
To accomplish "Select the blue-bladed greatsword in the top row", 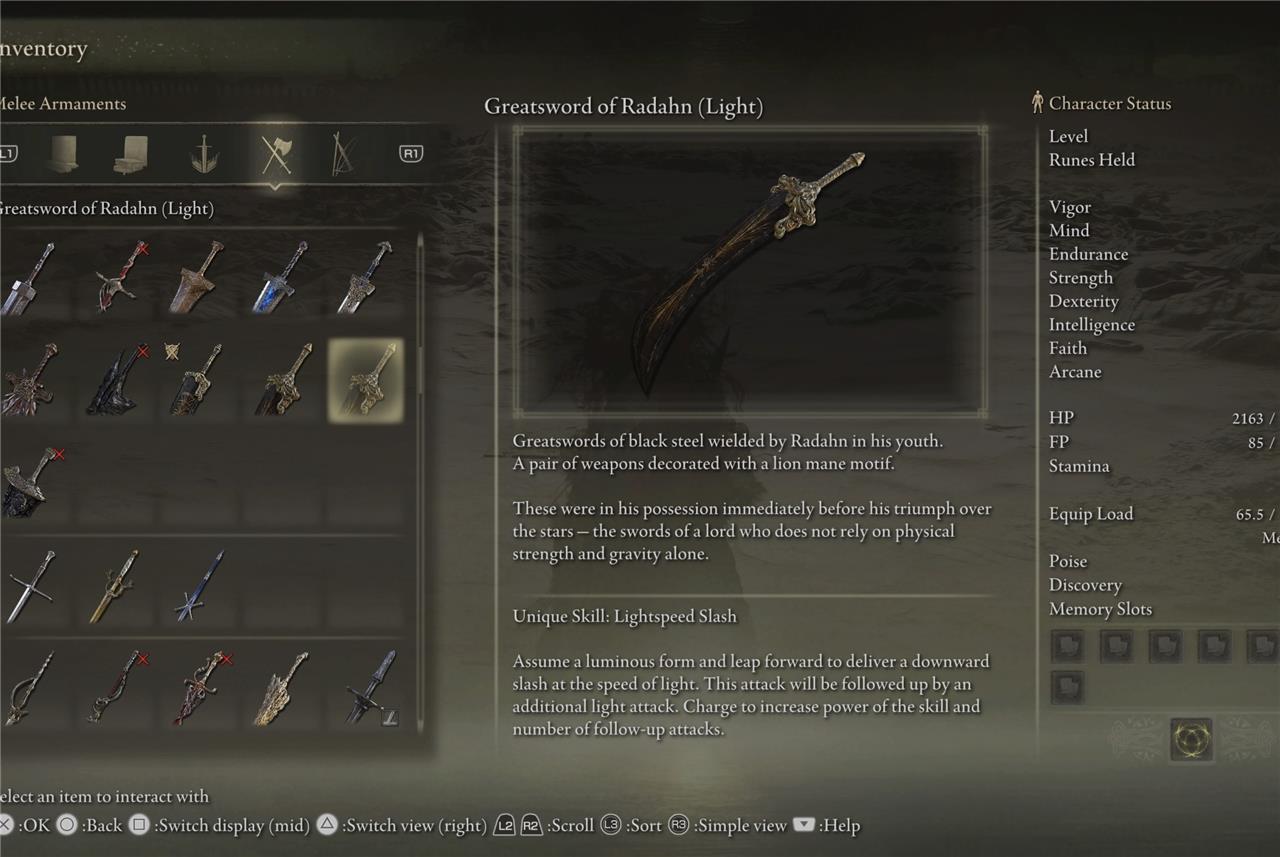I will coord(280,277).
